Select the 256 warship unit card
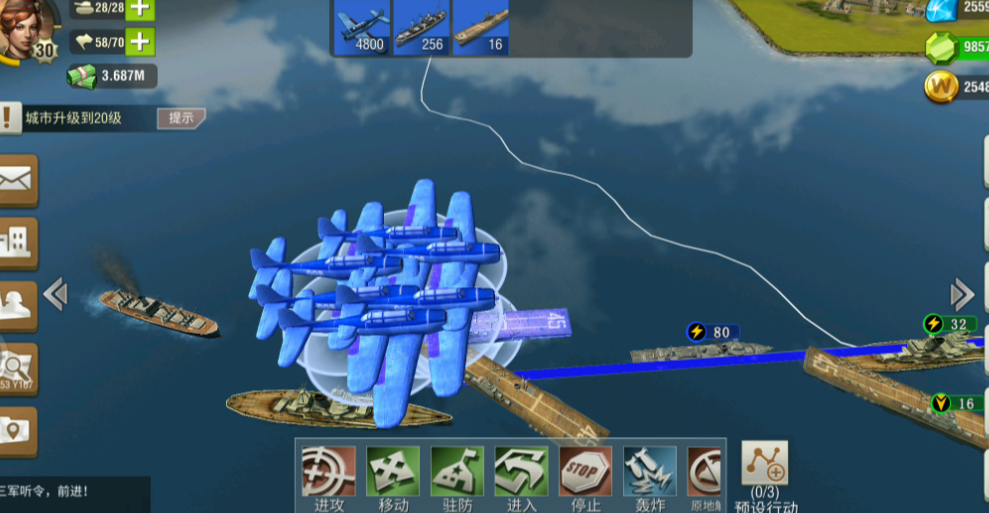Viewport: 989px width, 513px height. pyautogui.click(x=421, y=27)
